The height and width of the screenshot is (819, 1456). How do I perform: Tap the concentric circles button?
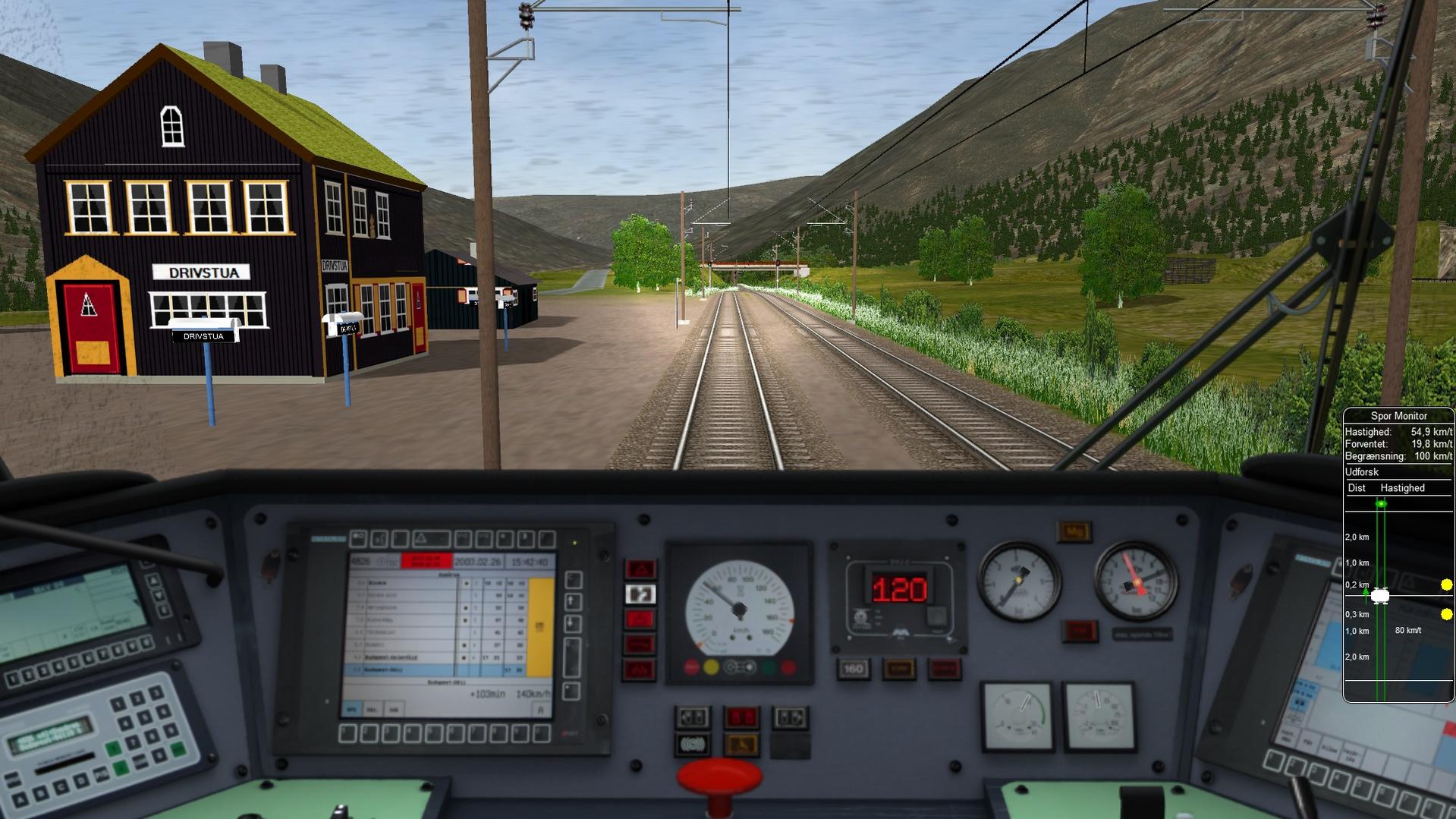click(692, 745)
